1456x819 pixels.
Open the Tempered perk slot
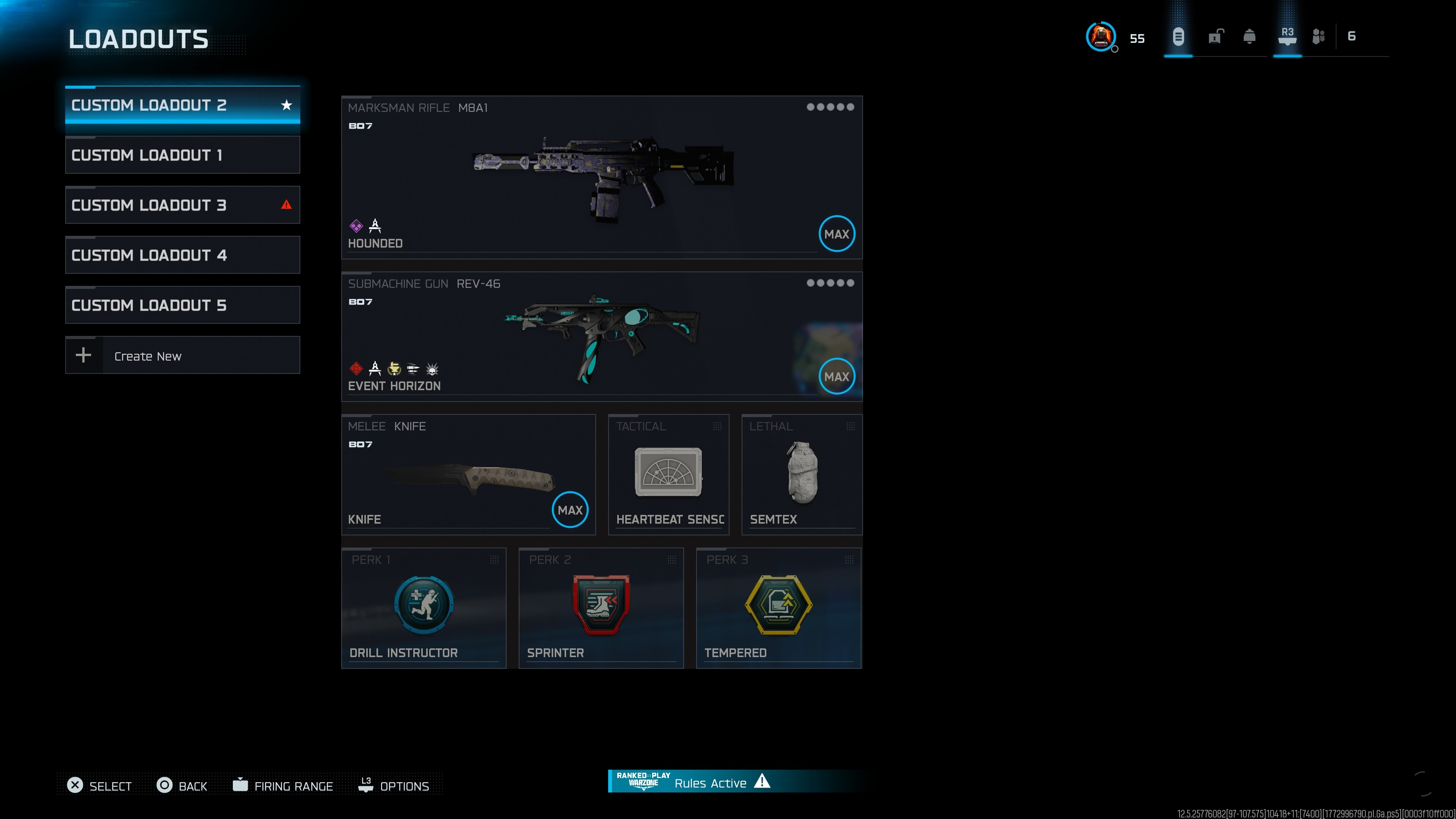click(778, 608)
